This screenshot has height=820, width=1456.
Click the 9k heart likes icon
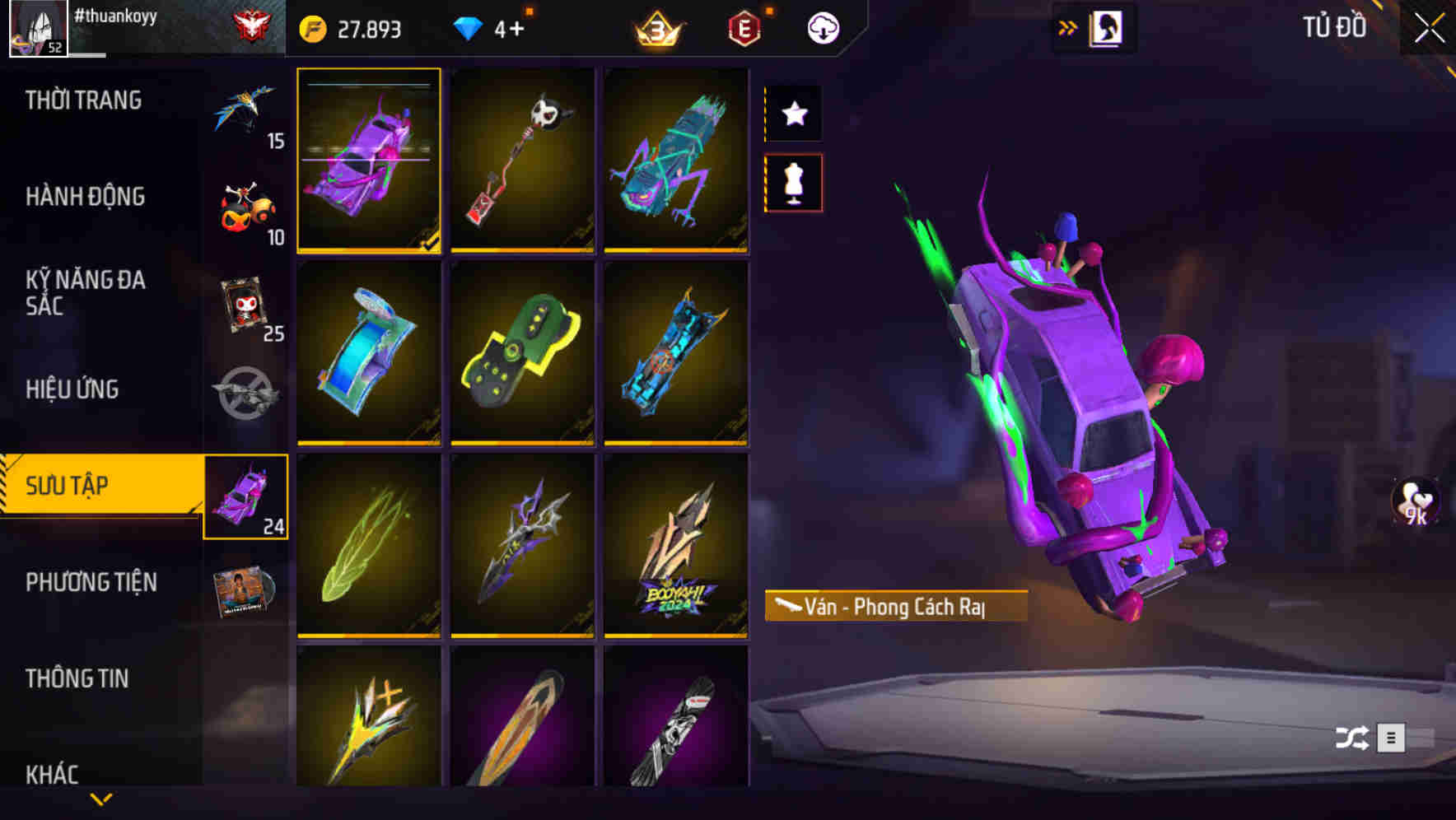(x=1413, y=502)
